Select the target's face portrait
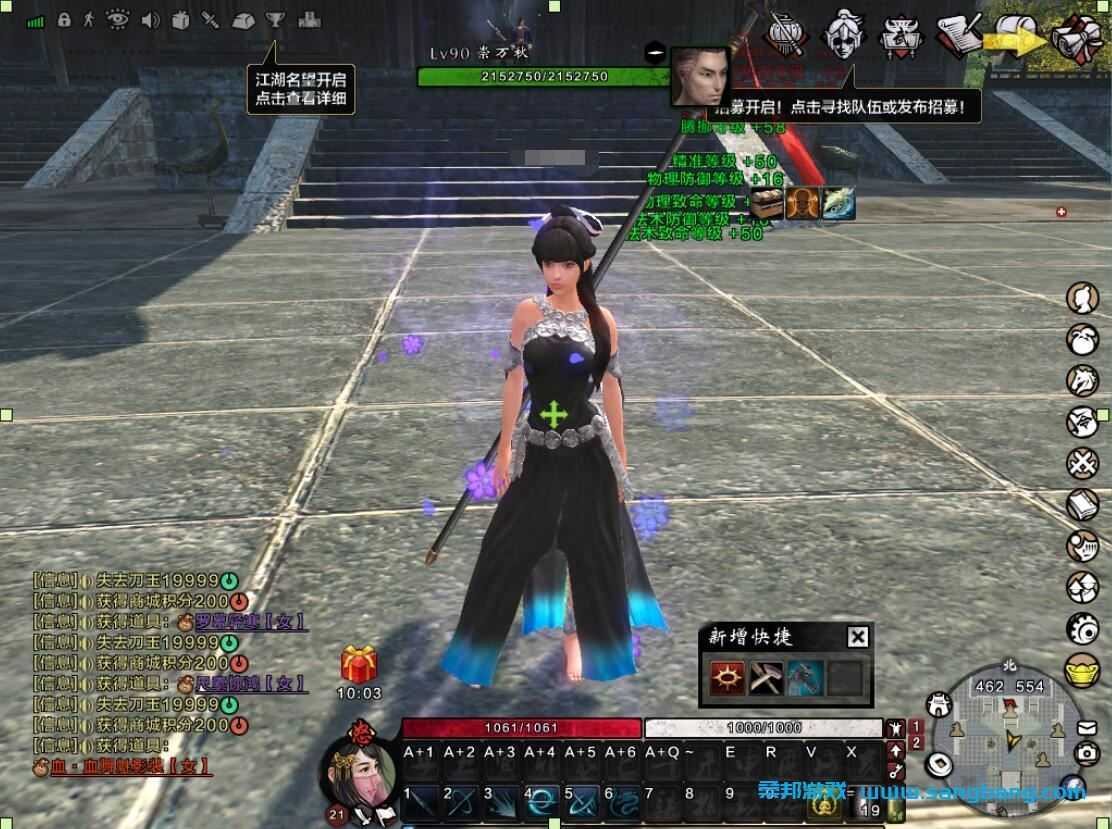Viewport: 1112px width, 829px height. (x=699, y=74)
